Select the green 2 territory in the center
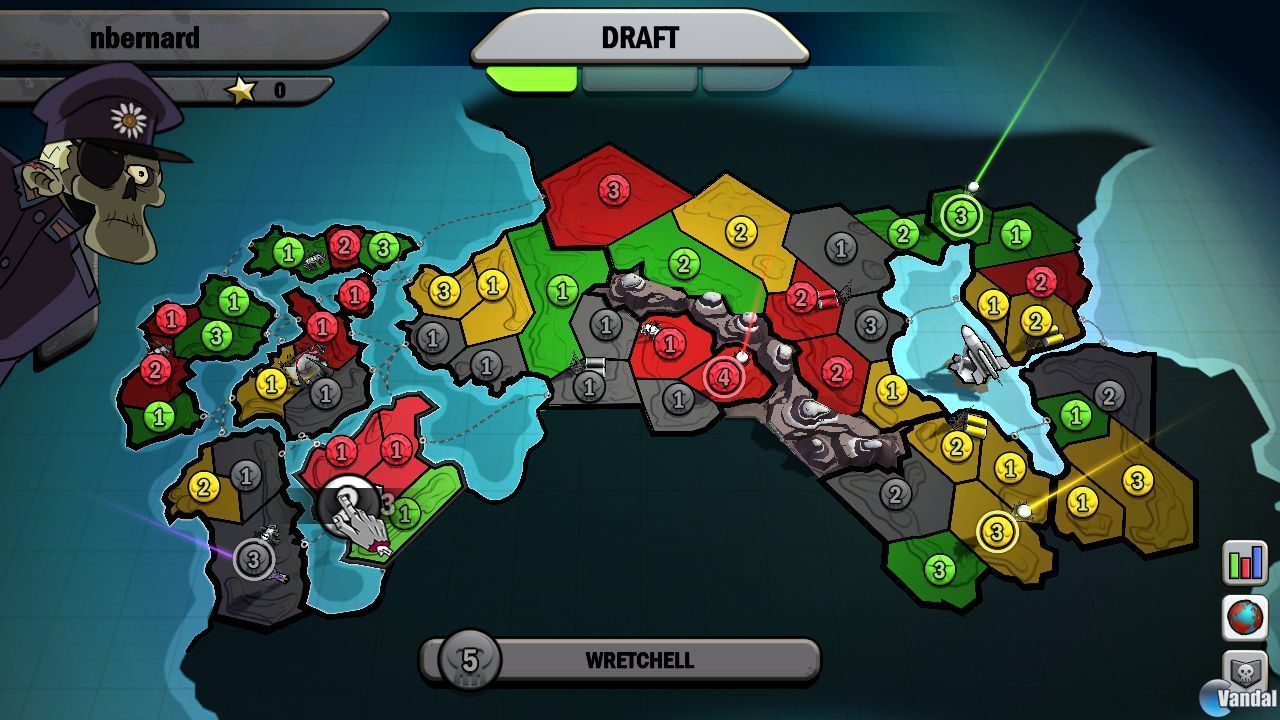This screenshot has height=720, width=1280. (x=683, y=266)
